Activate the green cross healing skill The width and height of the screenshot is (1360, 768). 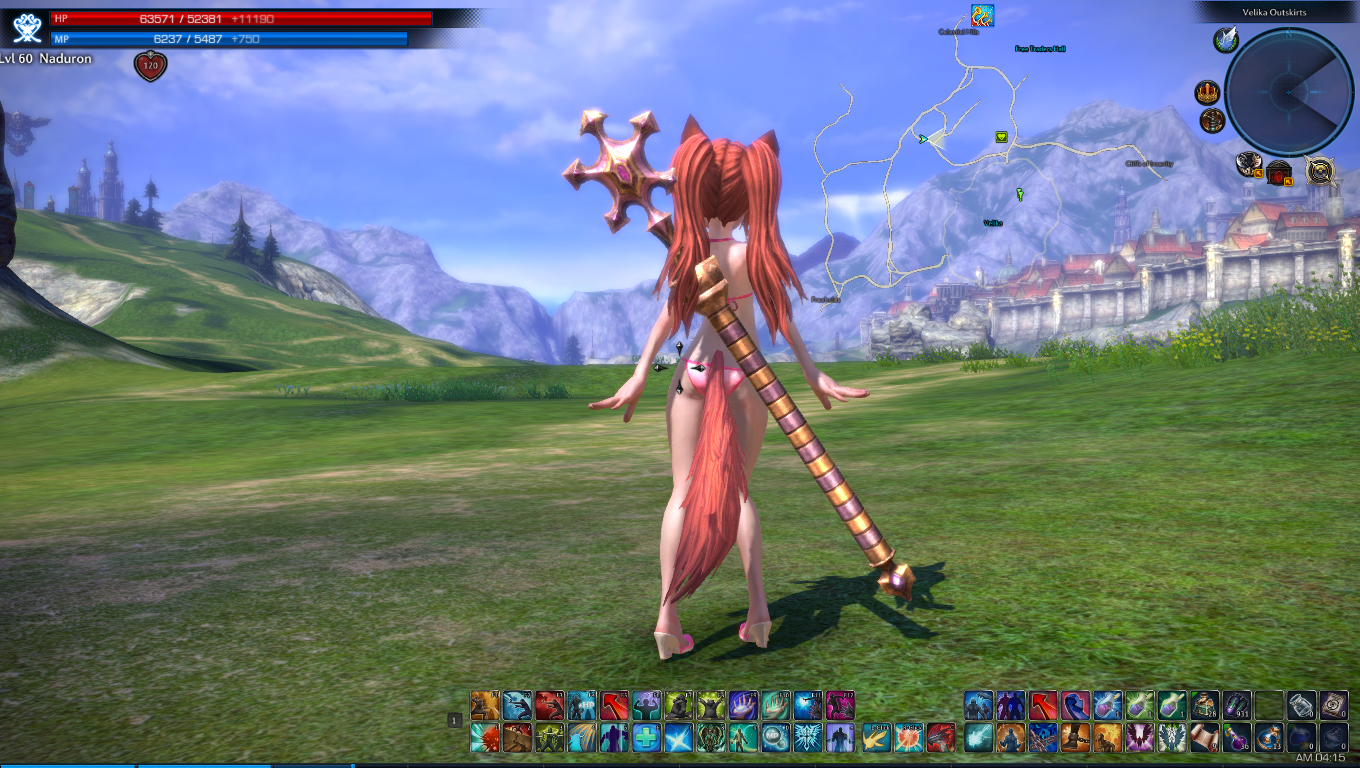647,738
